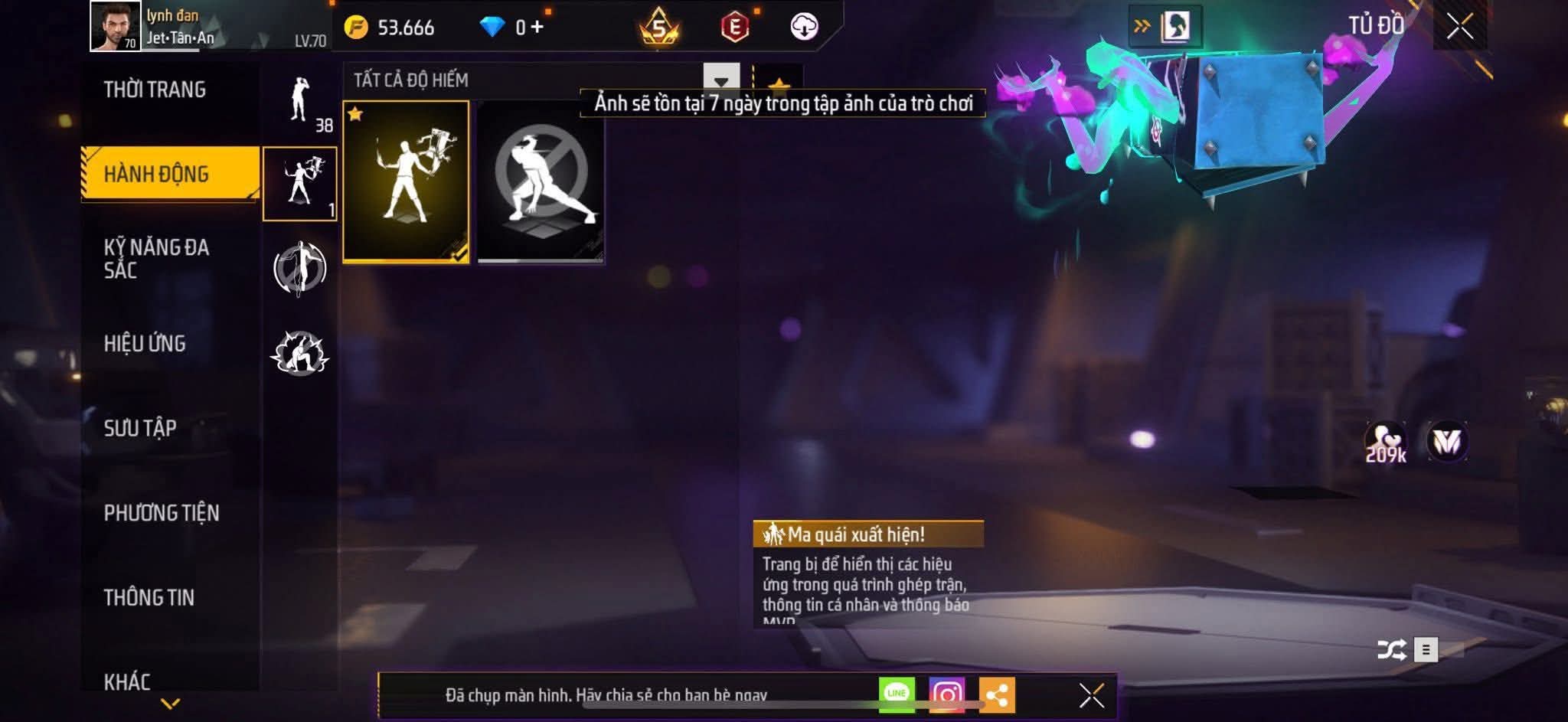This screenshot has height=722, width=1568.
Task: Open the Tất Cả Độ Hiếm dropdown
Action: [720, 80]
